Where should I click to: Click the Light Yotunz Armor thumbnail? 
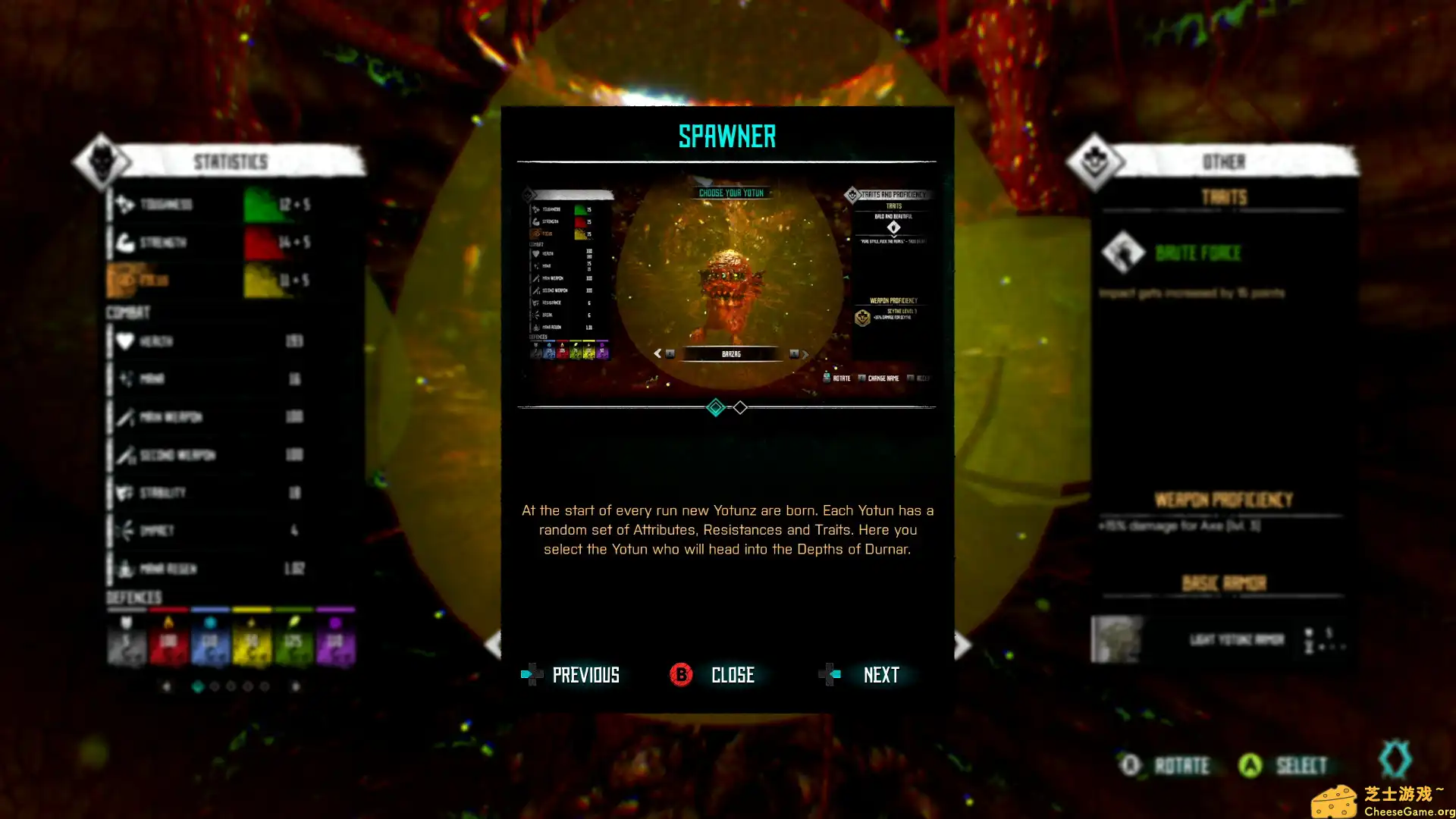click(1115, 639)
